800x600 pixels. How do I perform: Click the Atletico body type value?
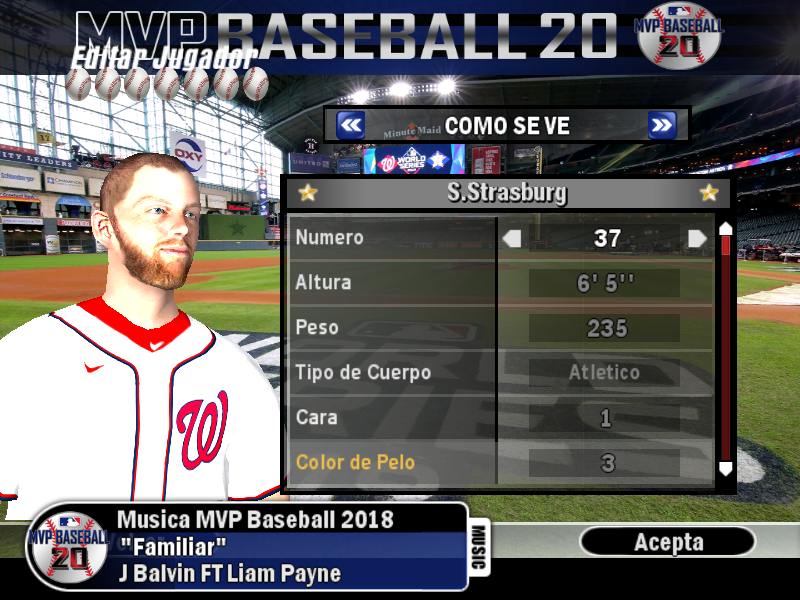pyautogui.click(x=606, y=373)
